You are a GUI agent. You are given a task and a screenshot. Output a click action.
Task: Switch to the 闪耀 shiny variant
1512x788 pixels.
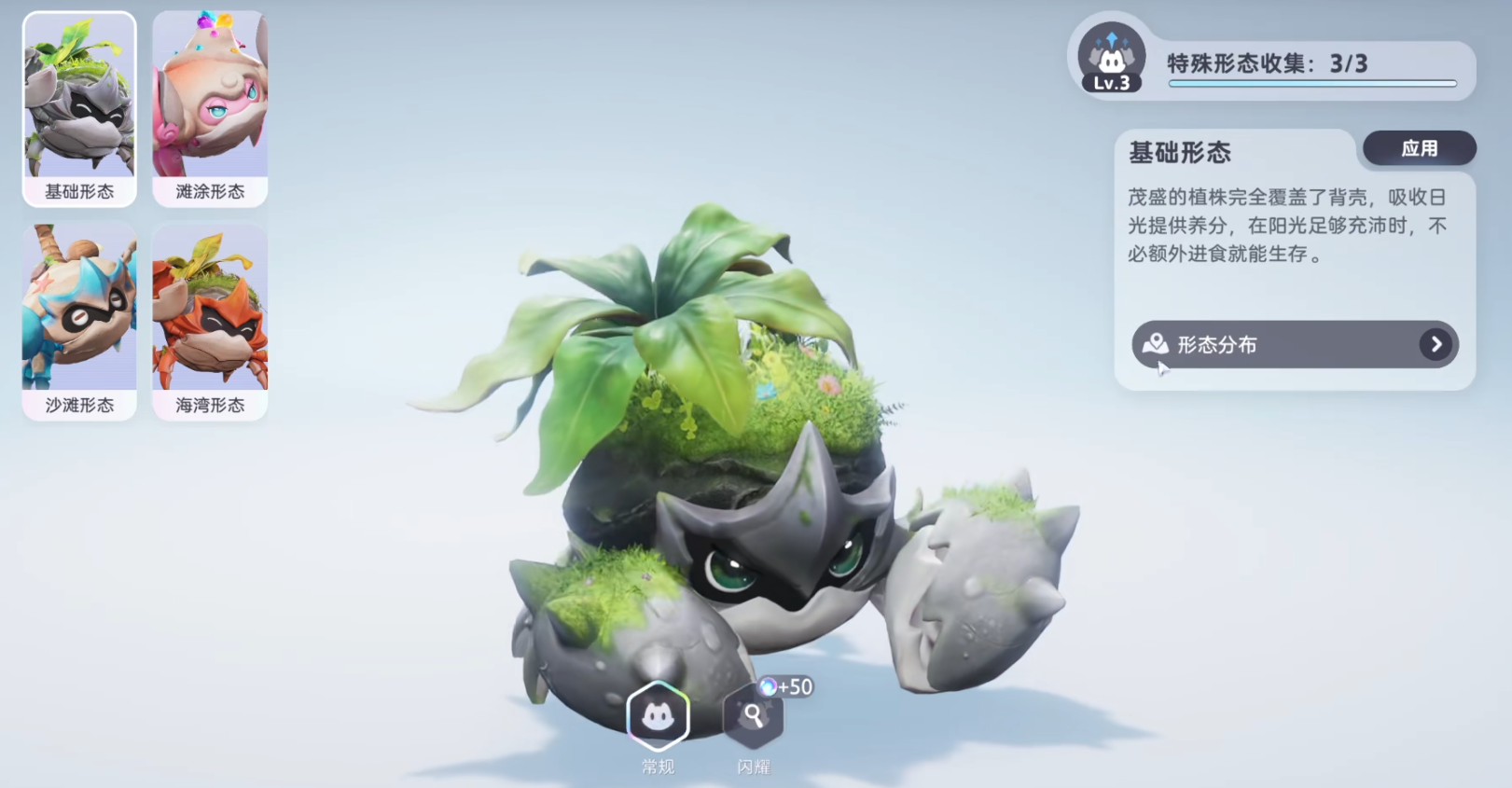tap(753, 716)
